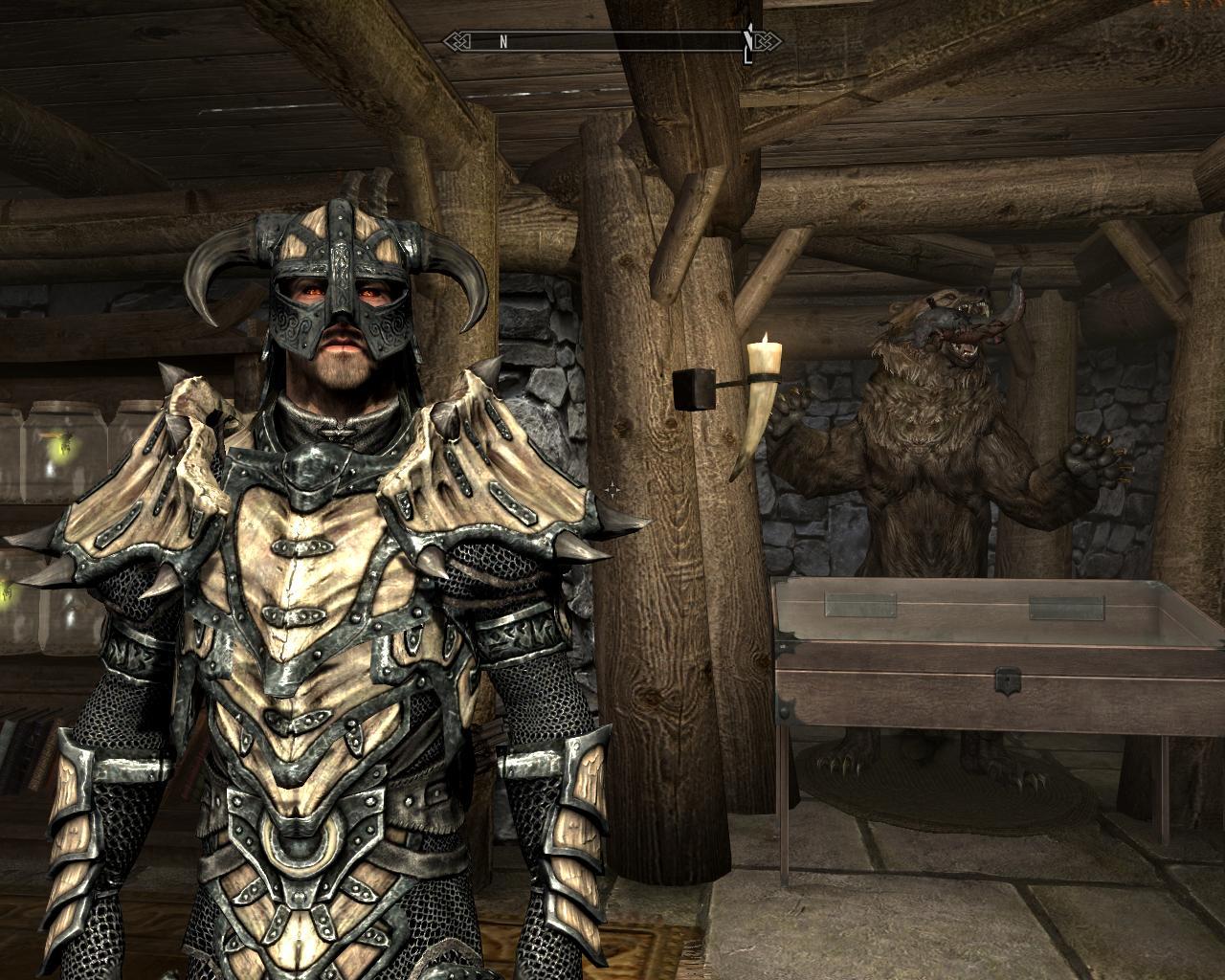1225x980 pixels.
Task: Click the compass bar
Action: [612, 41]
